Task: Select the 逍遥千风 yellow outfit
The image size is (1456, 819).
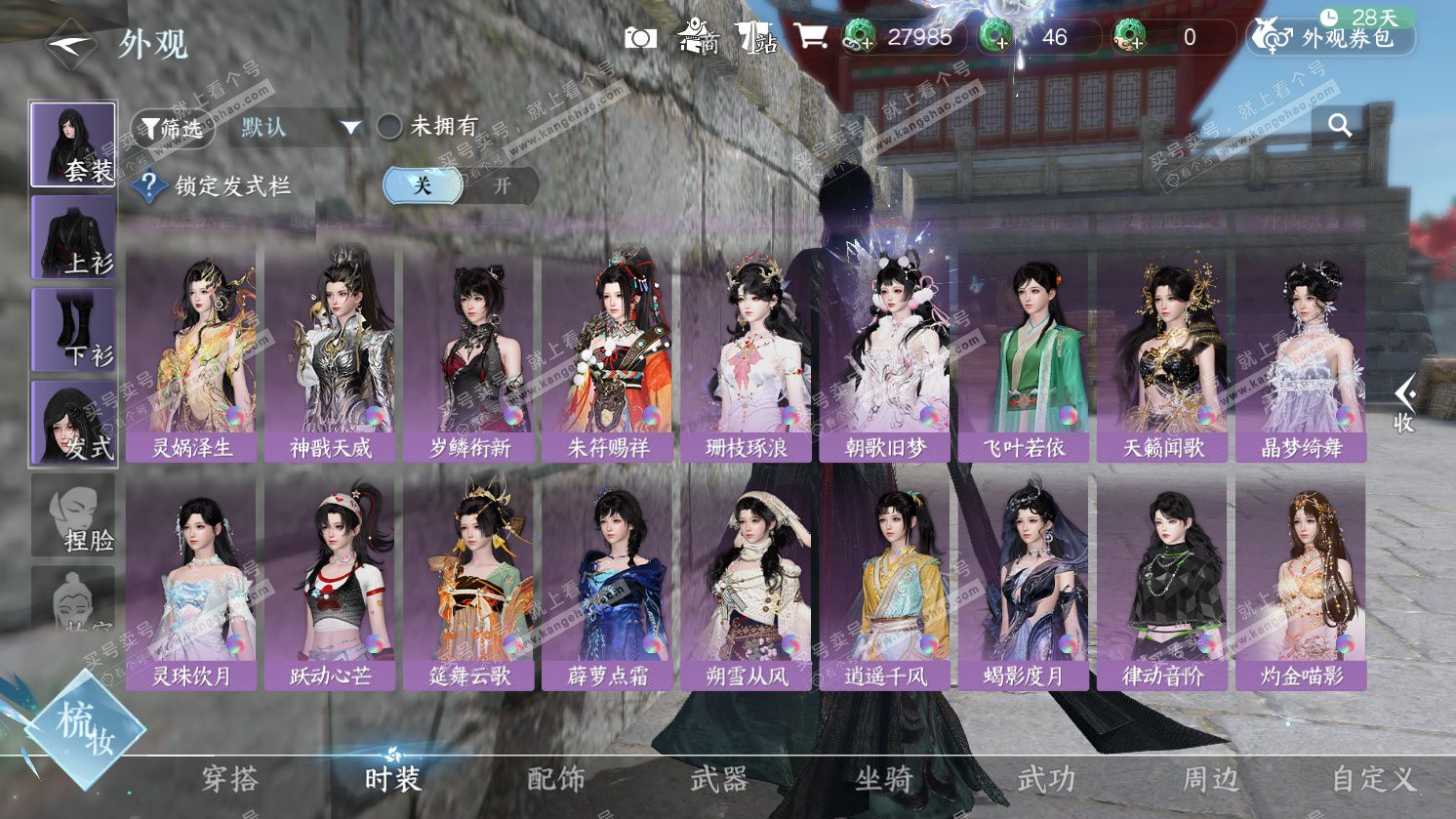Action: (884, 583)
